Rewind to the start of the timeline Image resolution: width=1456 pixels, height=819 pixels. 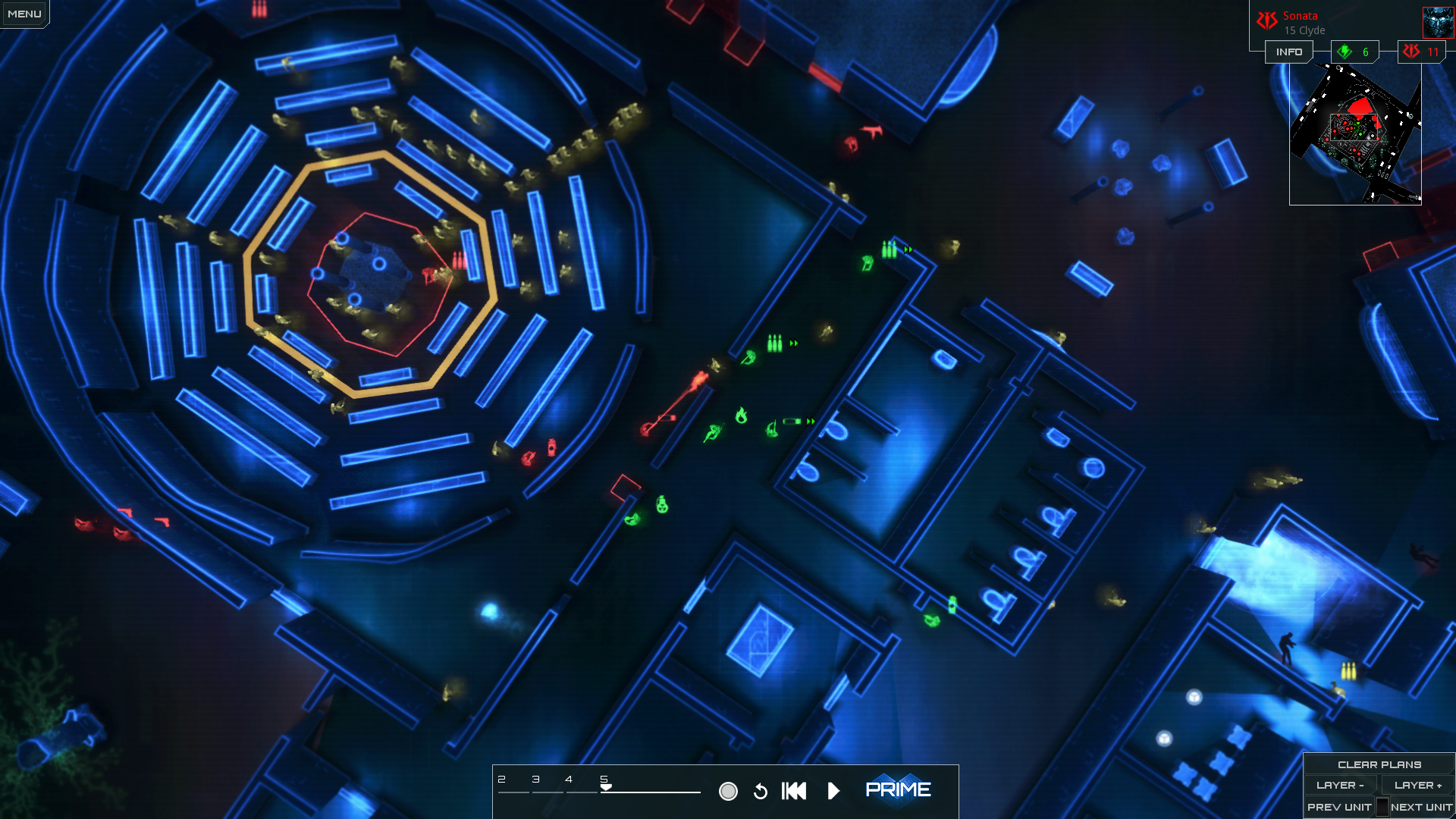click(794, 791)
